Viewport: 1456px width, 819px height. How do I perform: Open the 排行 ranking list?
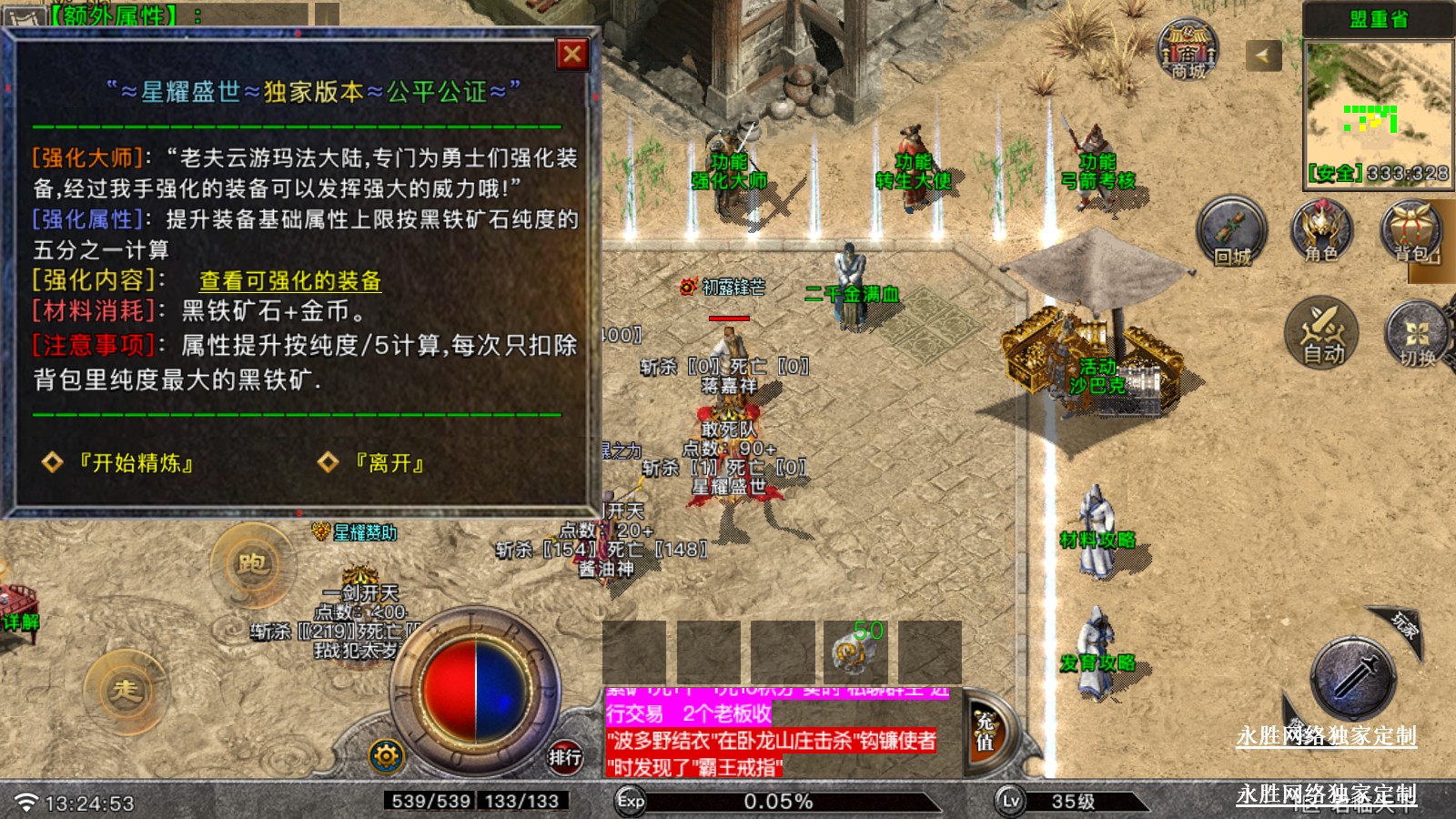pyautogui.click(x=564, y=756)
